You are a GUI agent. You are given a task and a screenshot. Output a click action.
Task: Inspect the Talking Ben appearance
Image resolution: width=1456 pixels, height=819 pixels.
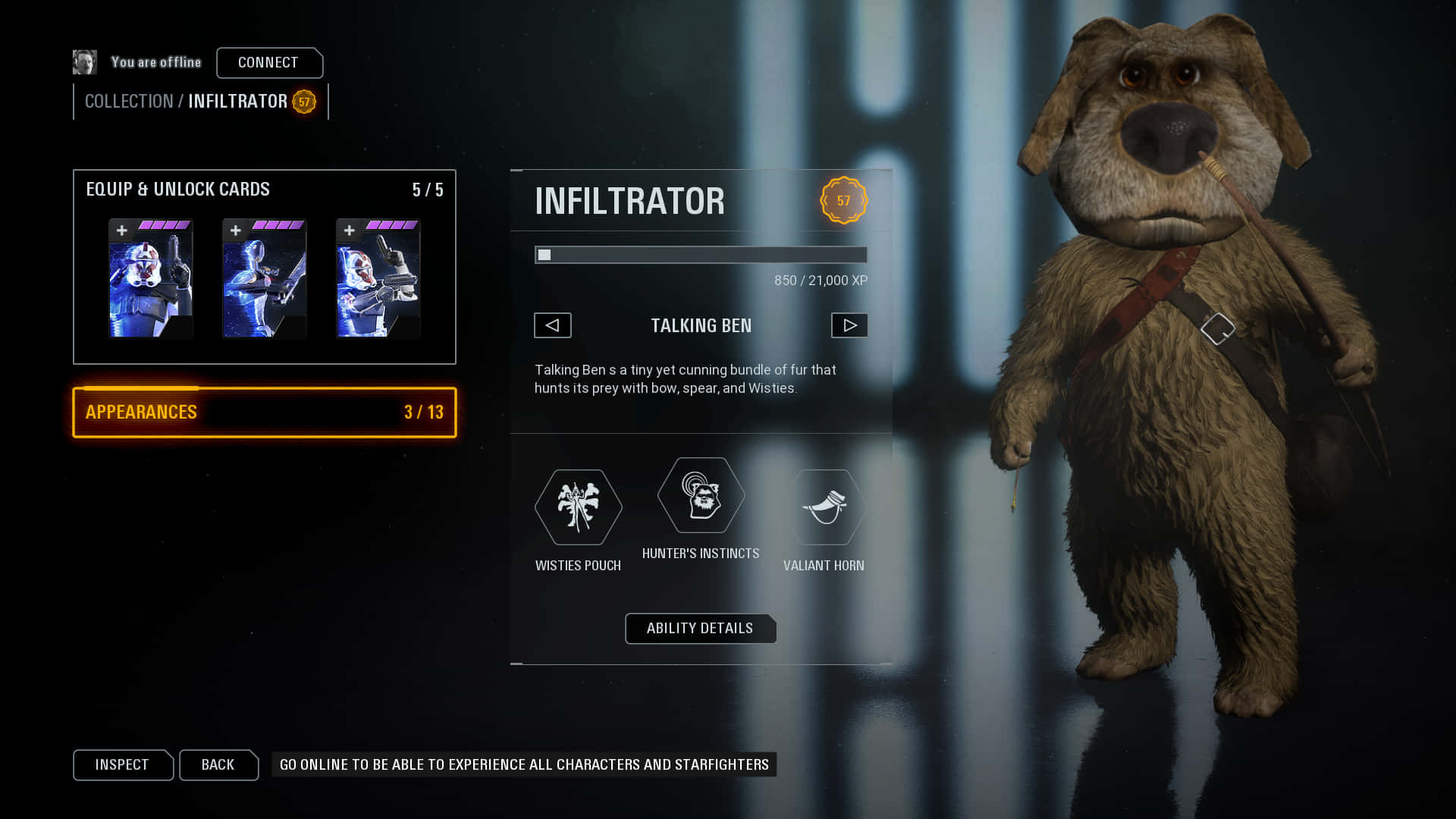(x=122, y=764)
